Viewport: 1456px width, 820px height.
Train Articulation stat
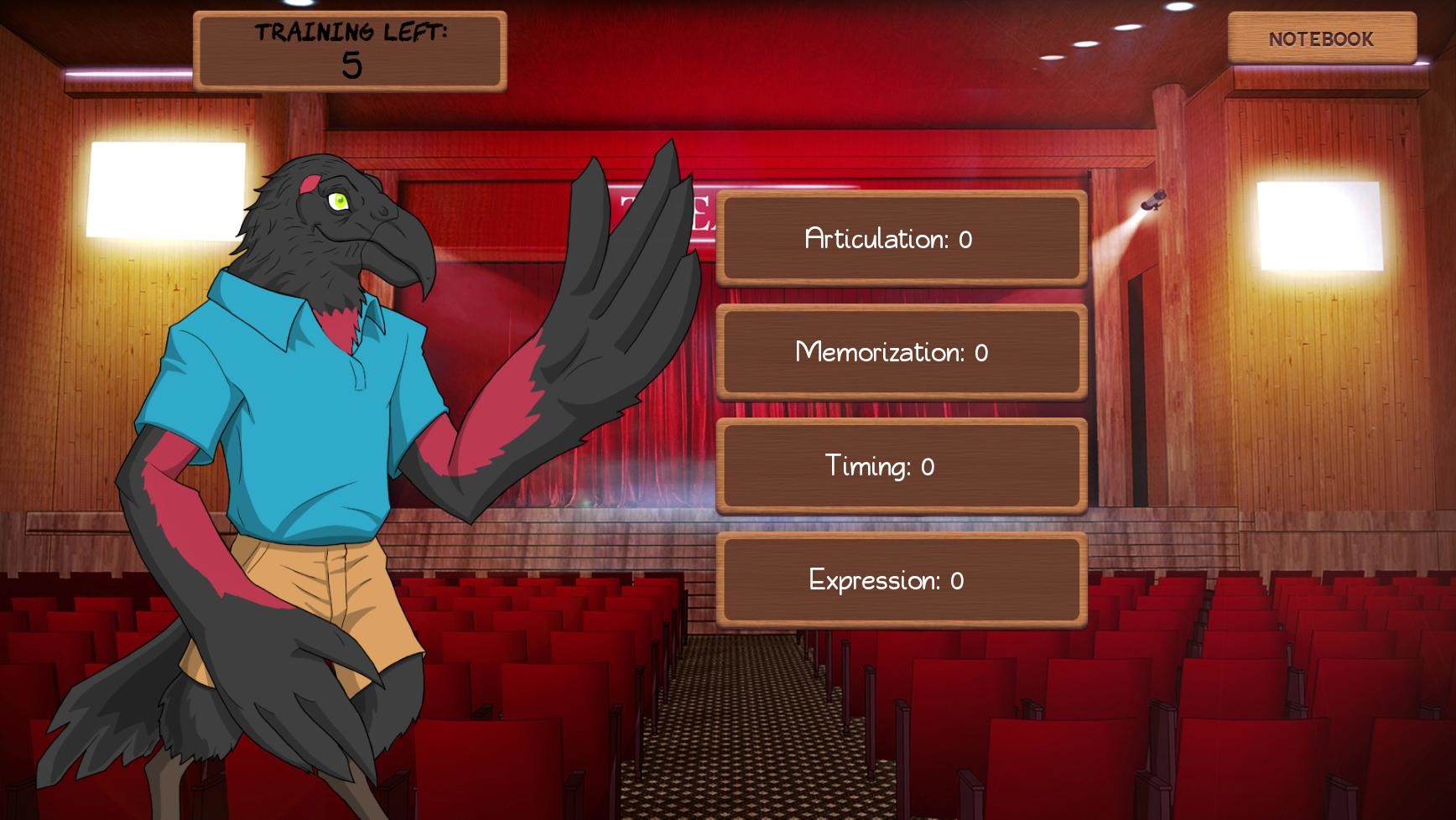click(900, 241)
